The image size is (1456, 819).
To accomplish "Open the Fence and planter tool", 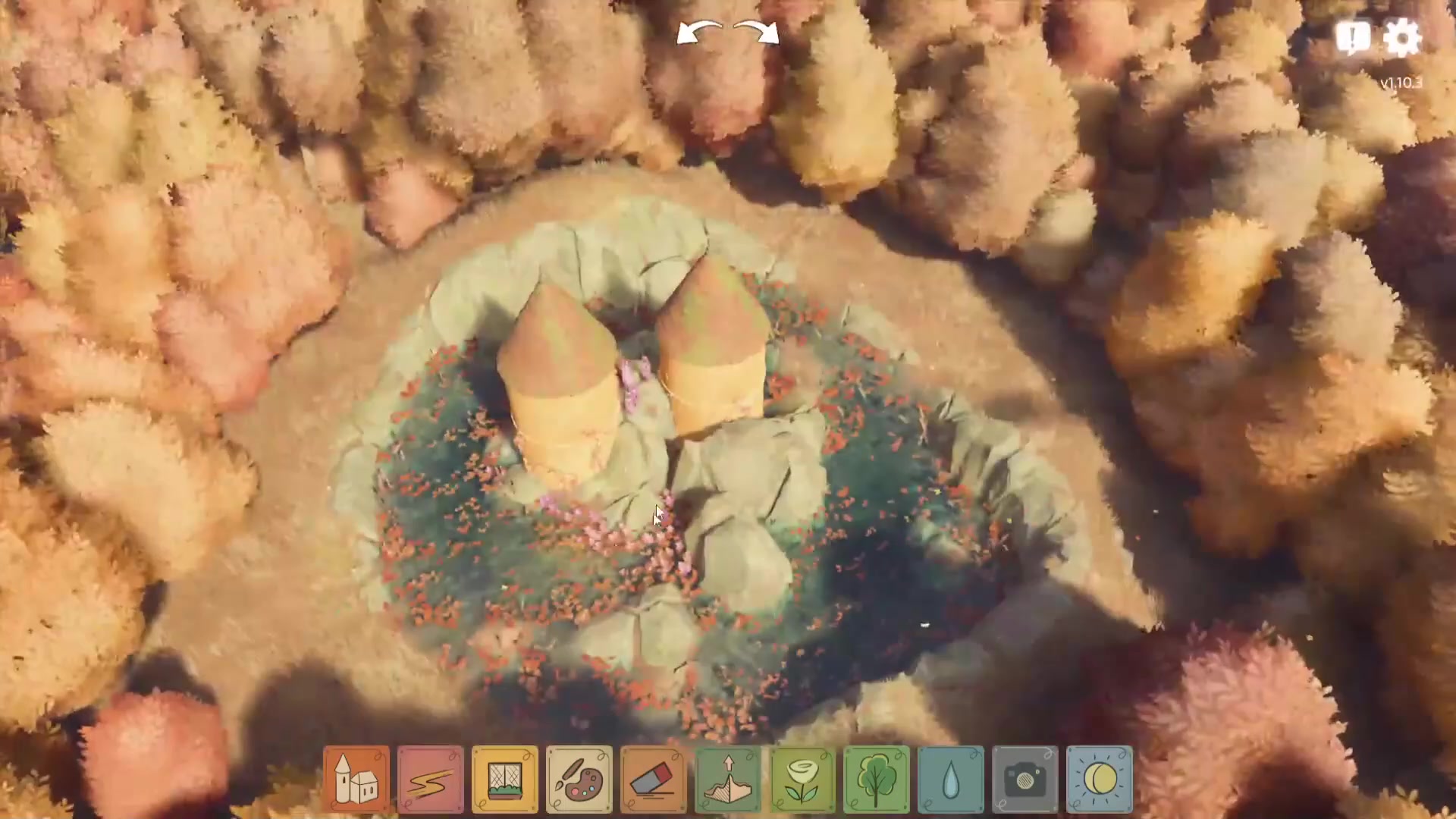I will click(504, 778).
